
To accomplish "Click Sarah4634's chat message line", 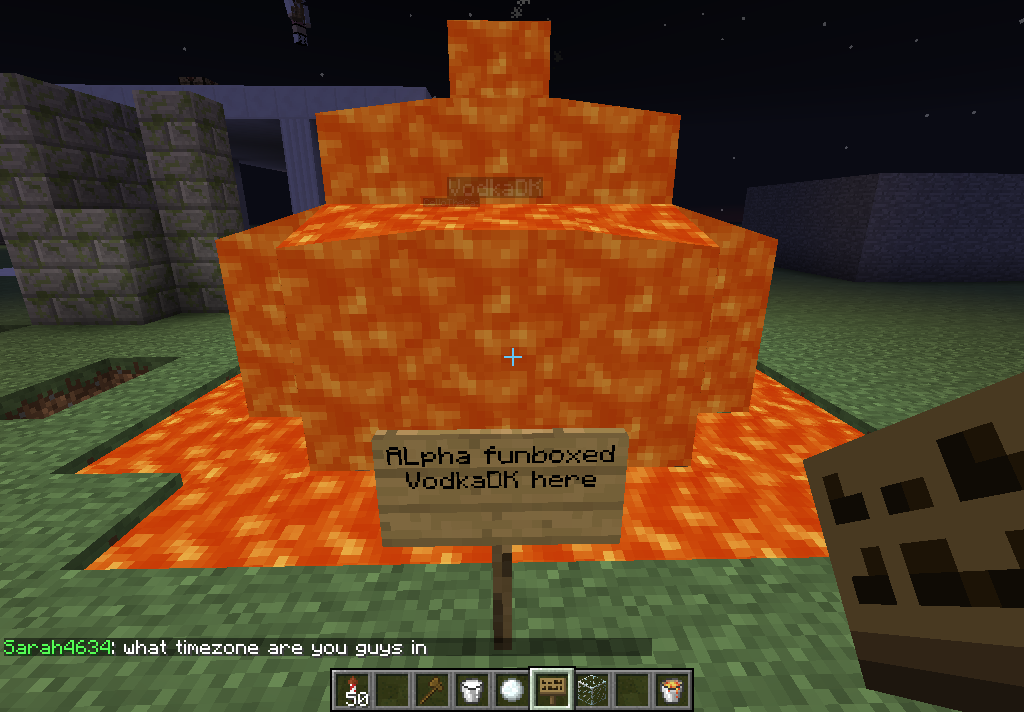I will tap(216, 648).
